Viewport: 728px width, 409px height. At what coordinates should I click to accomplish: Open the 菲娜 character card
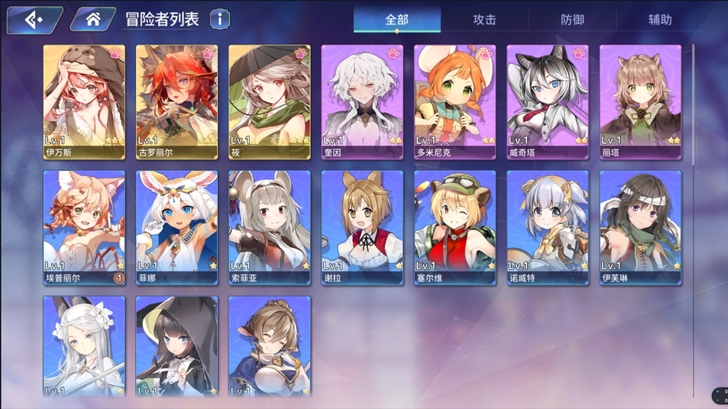click(x=177, y=227)
